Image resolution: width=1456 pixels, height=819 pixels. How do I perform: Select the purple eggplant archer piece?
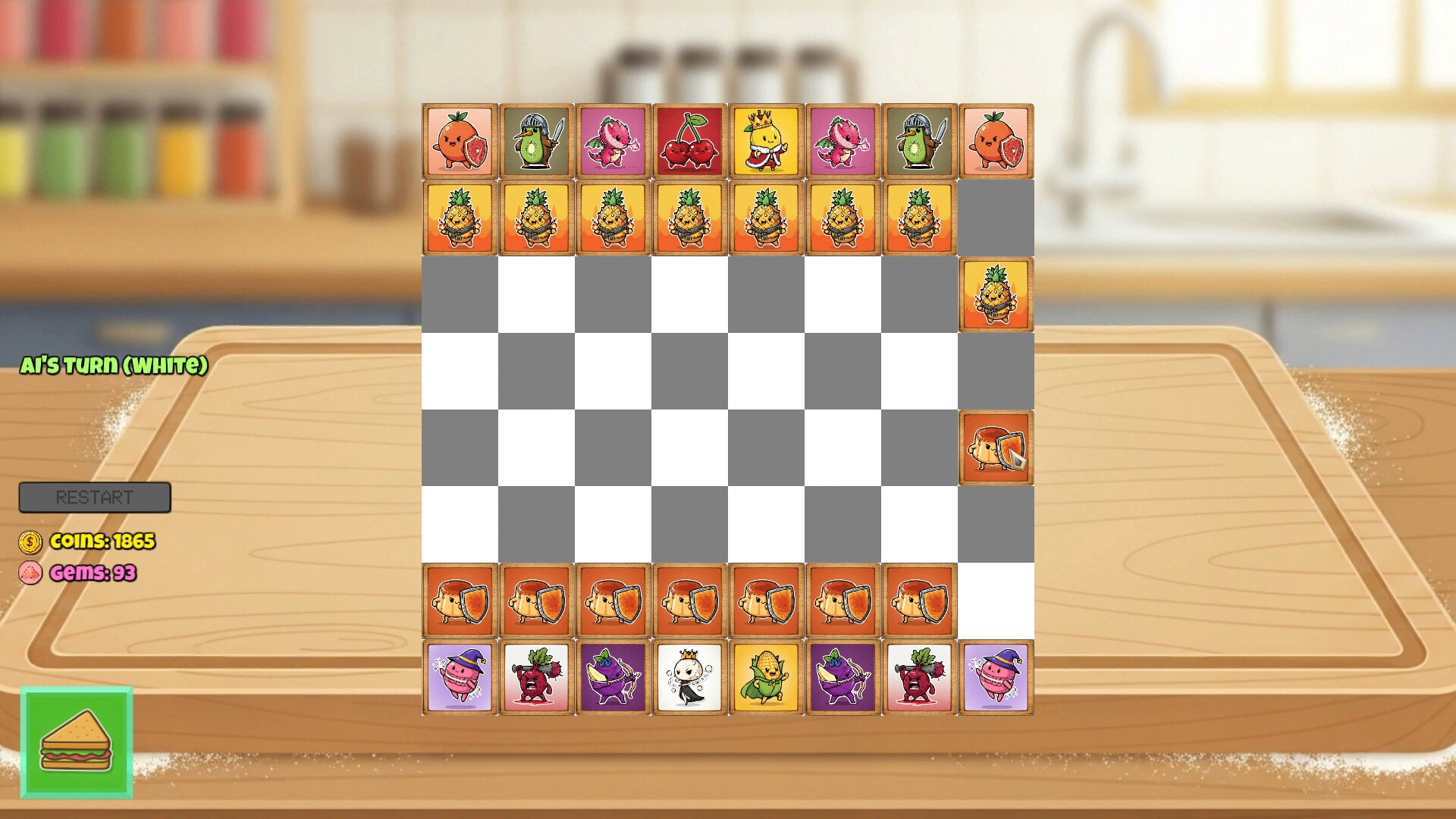(x=613, y=677)
